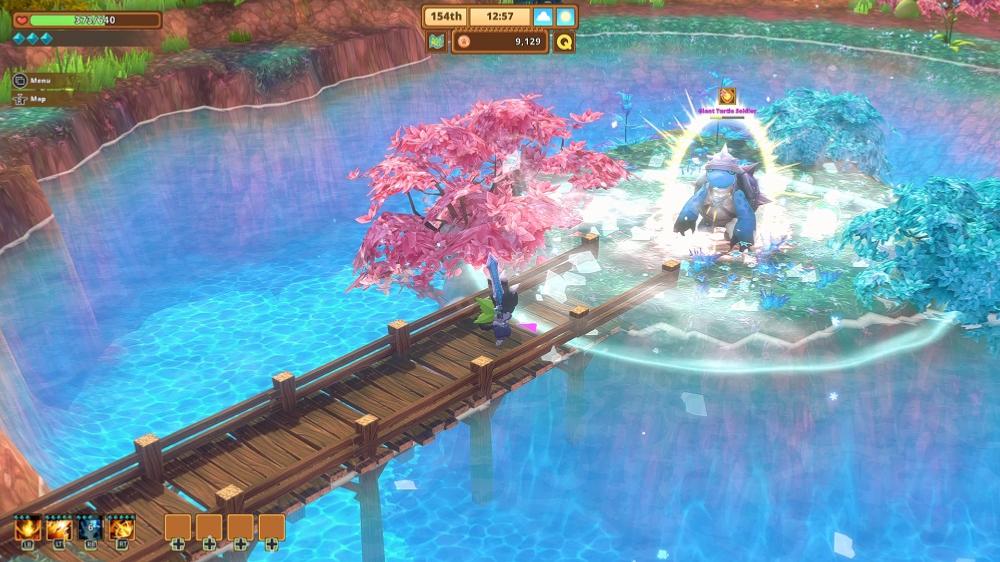The image size is (1000, 562).
Task: Use the fire skill labeled LB
Action: point(27,527)
